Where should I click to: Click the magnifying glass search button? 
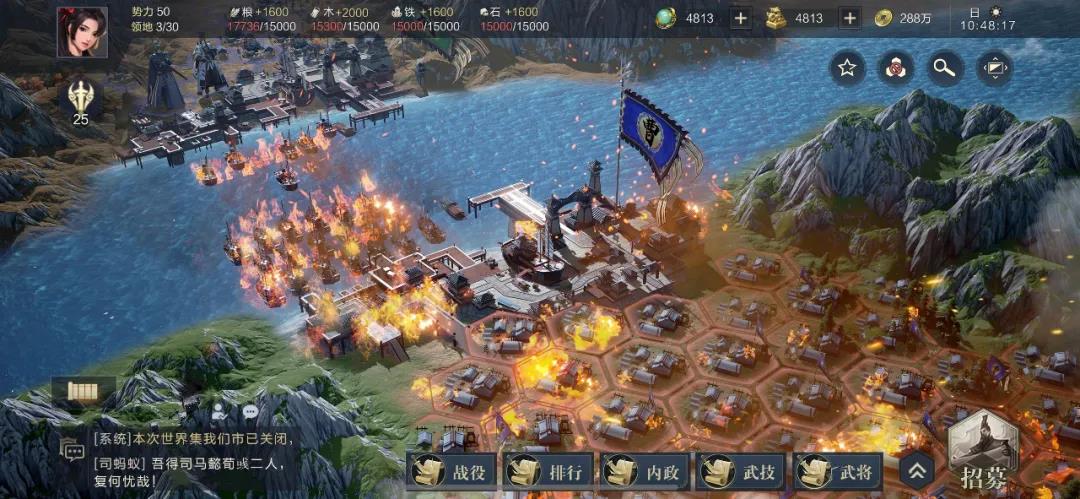point(944,68)
